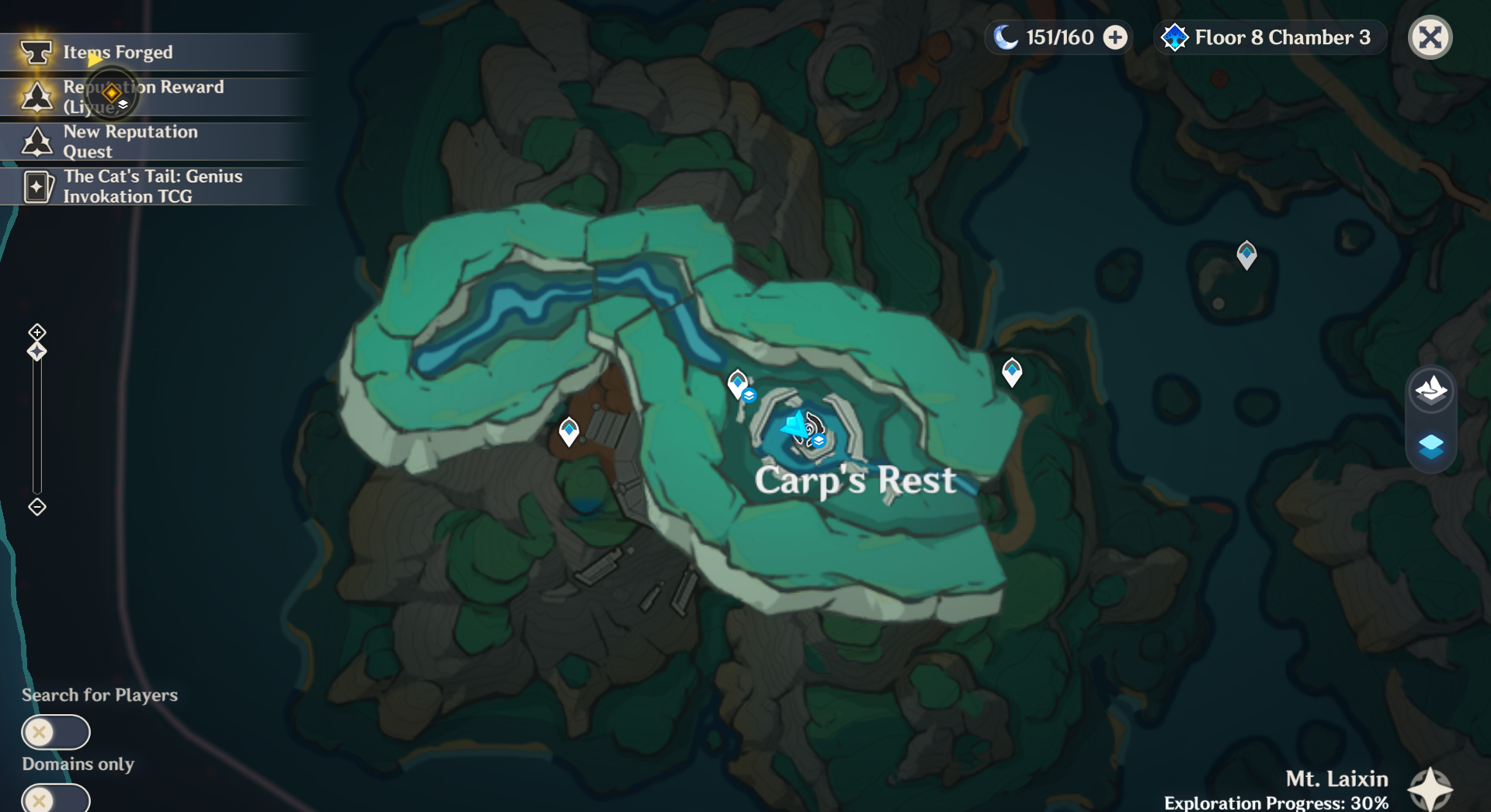Switch to the surface map layer
The width and height of the screenshot is (1491, 812).
[x=1431, y=392]
